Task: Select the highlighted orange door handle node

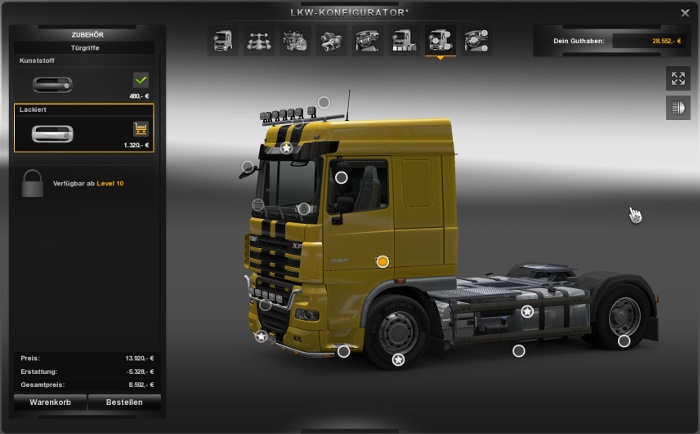Action: click(382, 261)
